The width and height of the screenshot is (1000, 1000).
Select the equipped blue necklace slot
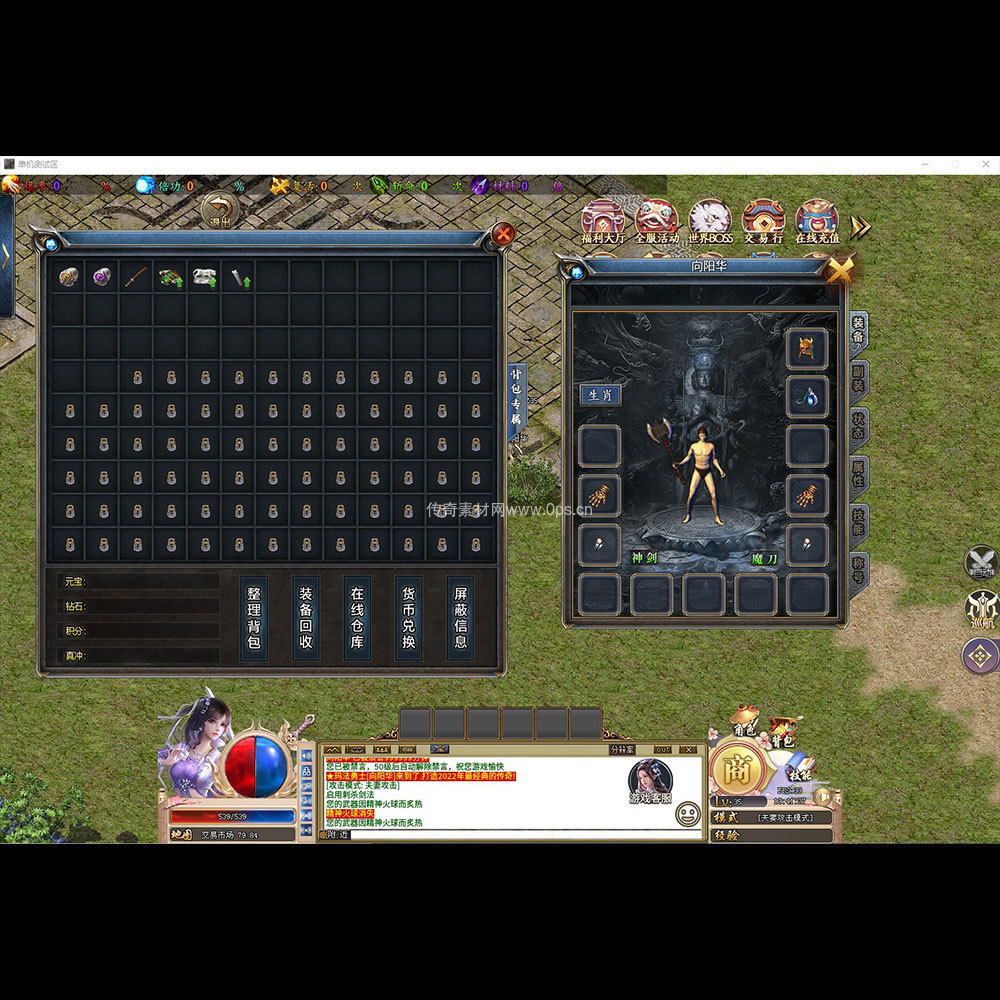pyautogui.click(x=806, y=396)
